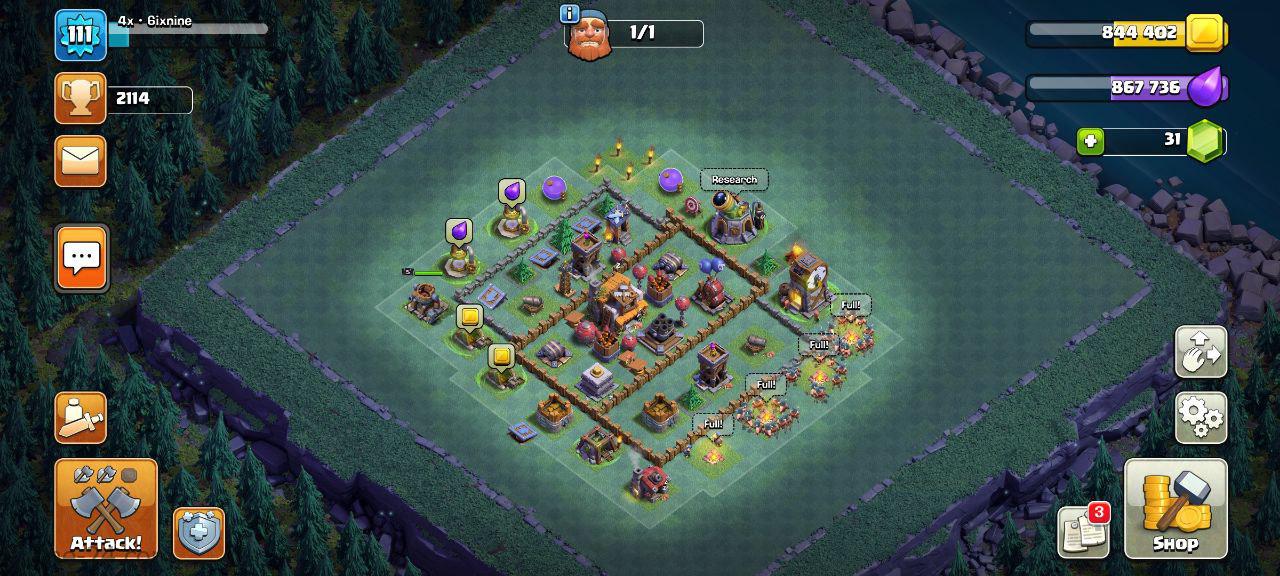Tap the green plus to buy gems
The width and height of the screenshot is (1280, 576).
[1091, 141]
